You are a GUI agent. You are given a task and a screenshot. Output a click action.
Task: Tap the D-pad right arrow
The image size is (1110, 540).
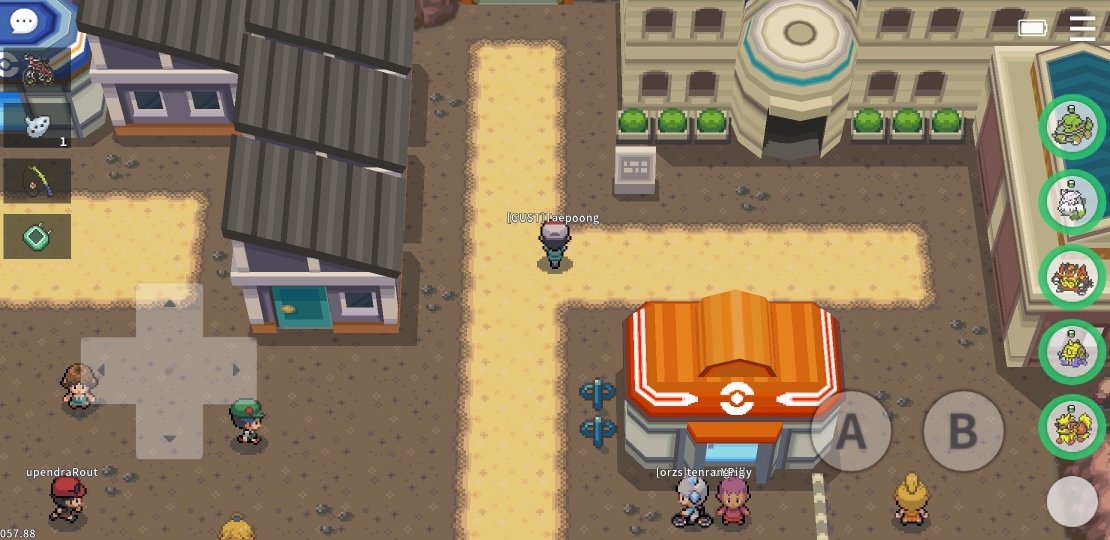pyautogui.click(x=236, y=371)
